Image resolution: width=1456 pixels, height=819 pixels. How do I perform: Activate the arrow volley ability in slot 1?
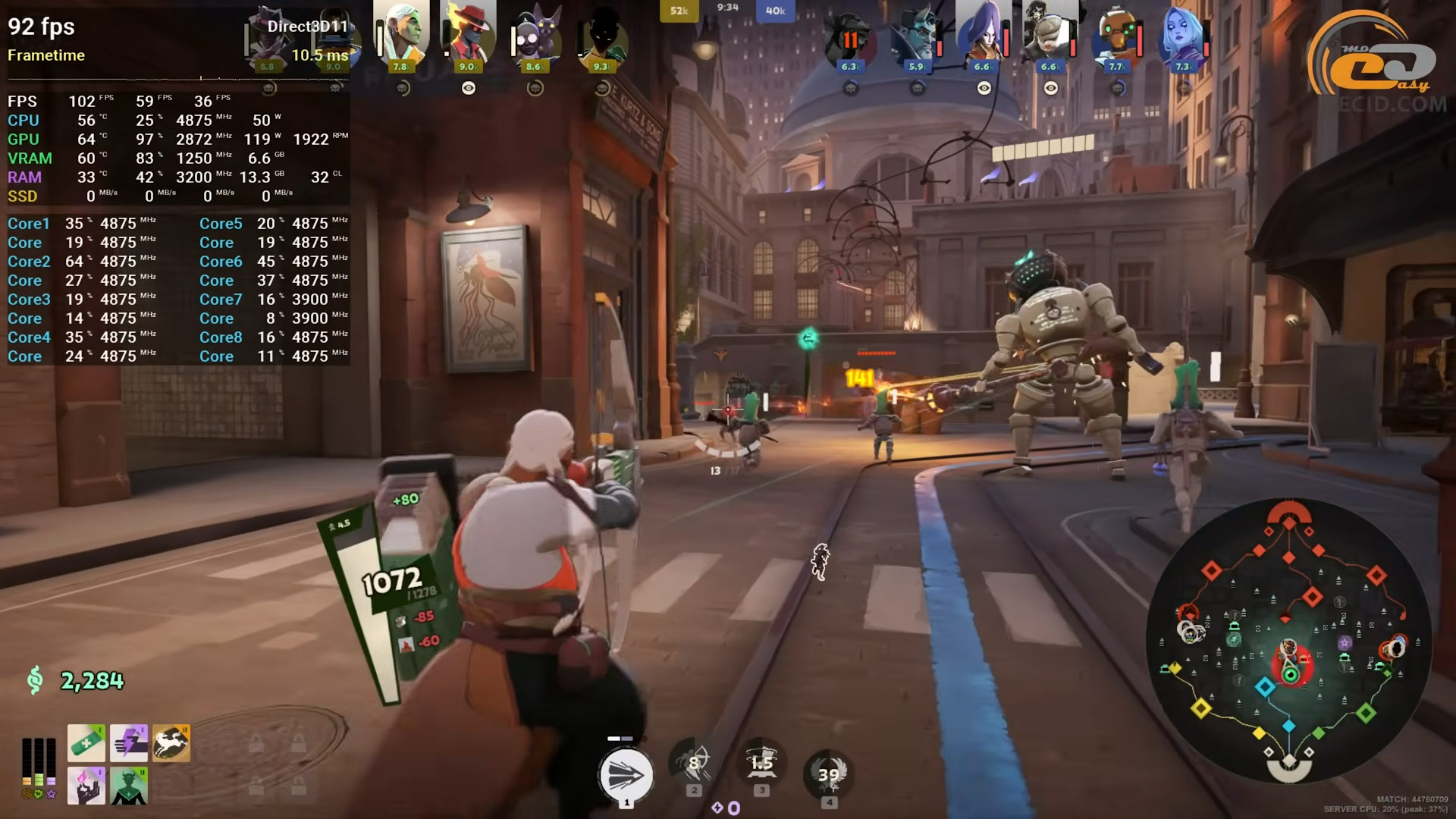coord(626,775)
